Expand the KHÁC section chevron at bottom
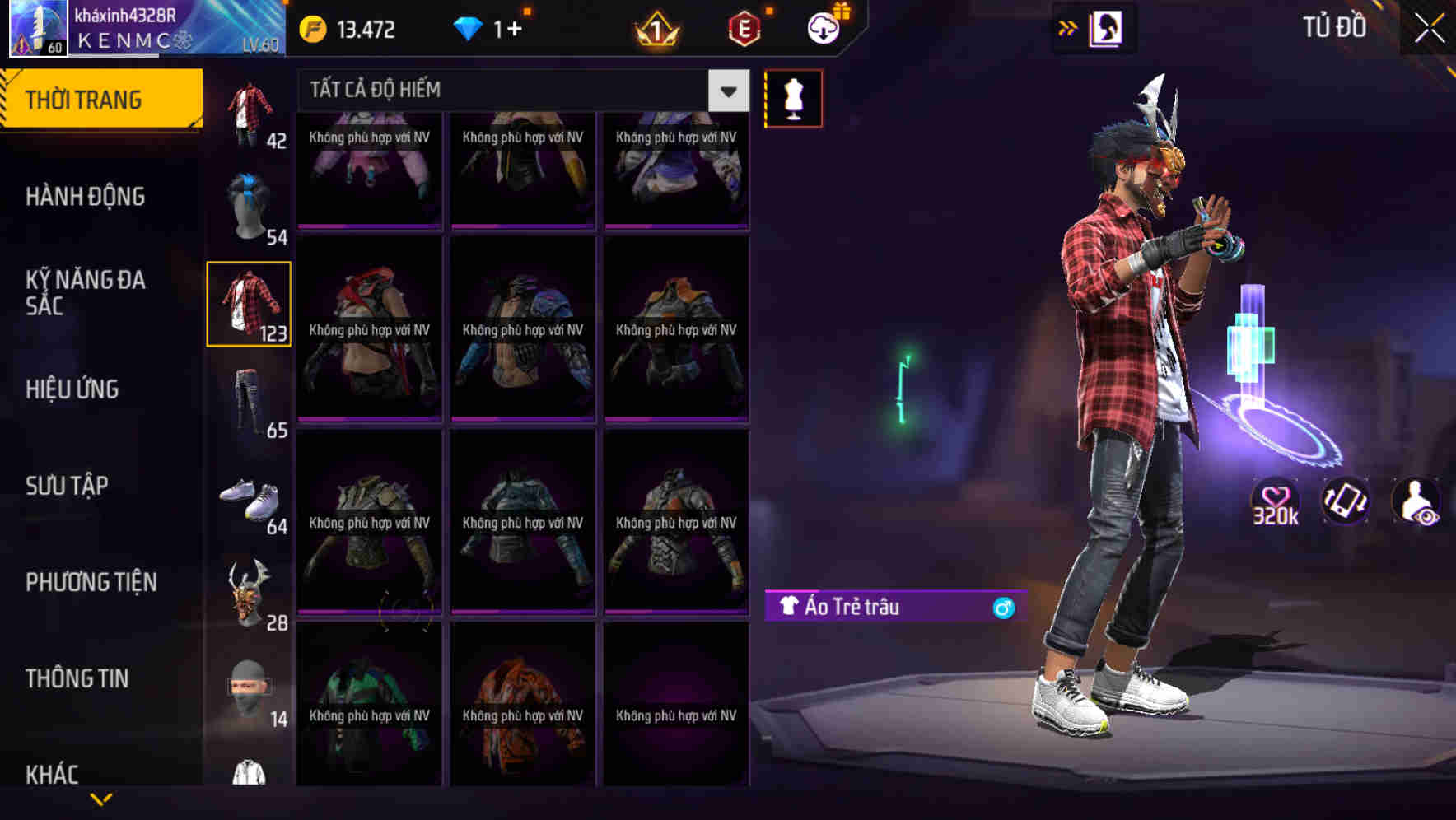 coord(102,796)
